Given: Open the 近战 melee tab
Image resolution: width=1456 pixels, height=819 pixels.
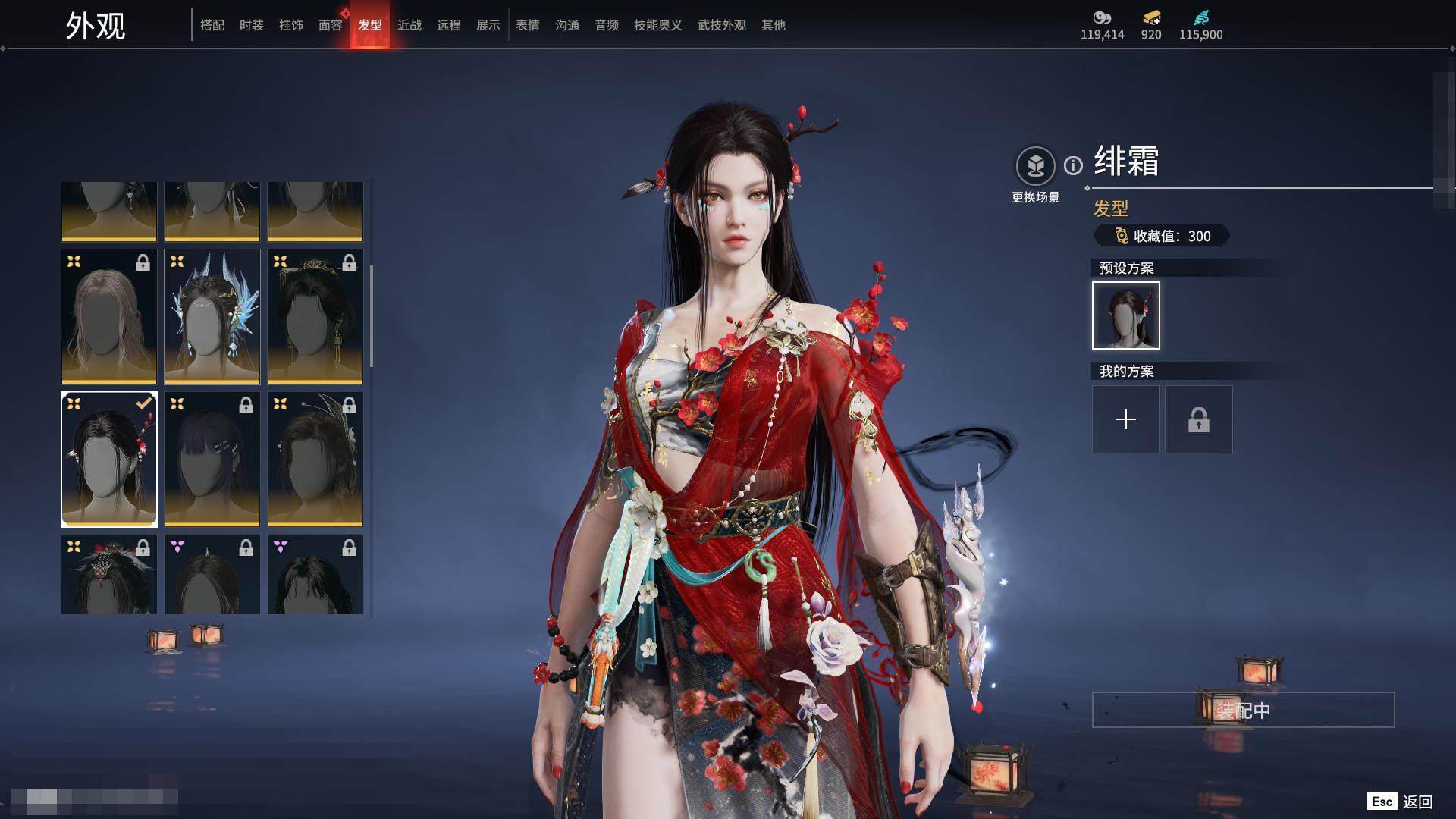Looking at the screenshot, I should [x=409, y=25].
